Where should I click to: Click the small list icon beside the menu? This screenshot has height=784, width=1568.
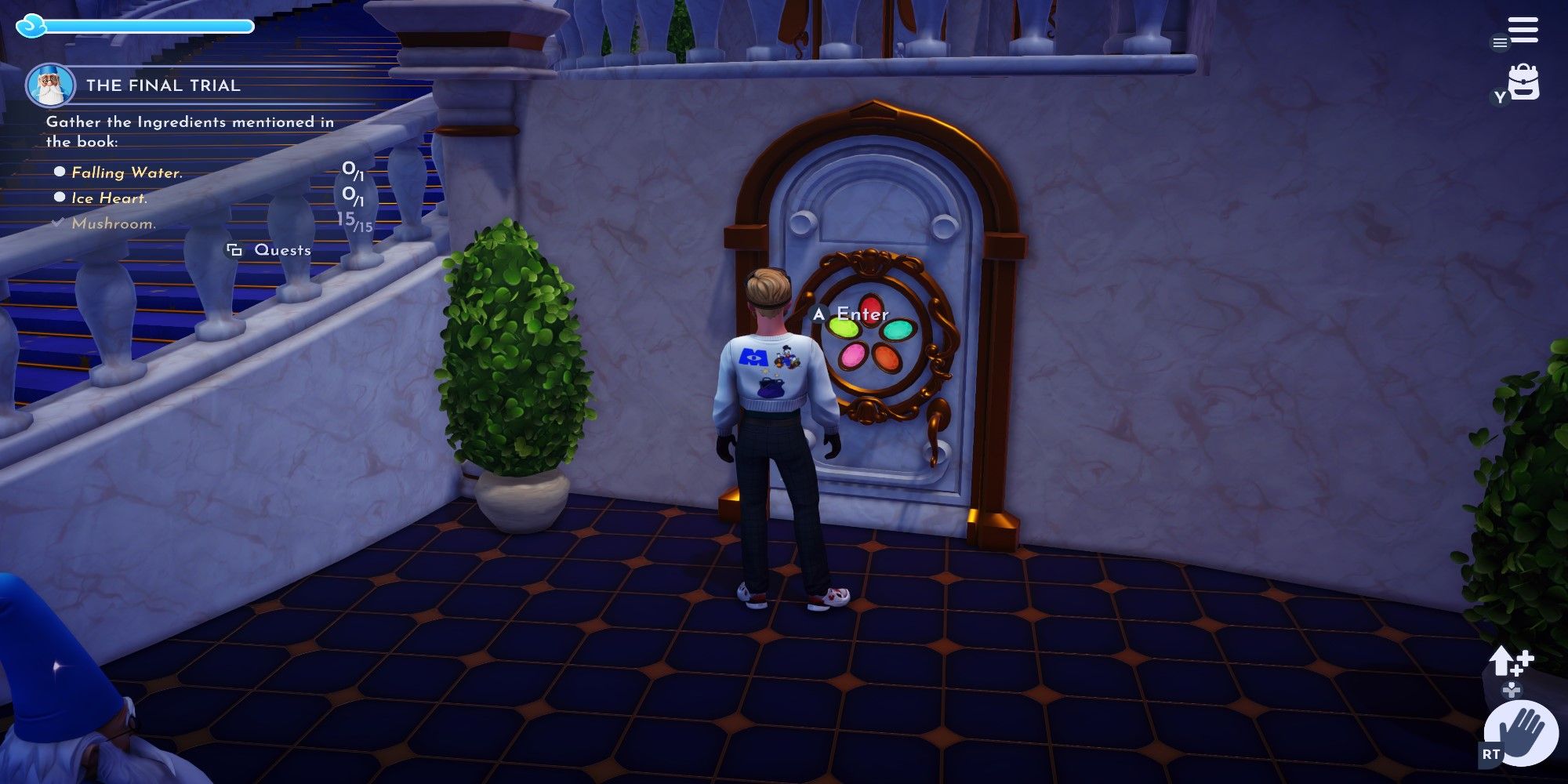[1499, 43]
